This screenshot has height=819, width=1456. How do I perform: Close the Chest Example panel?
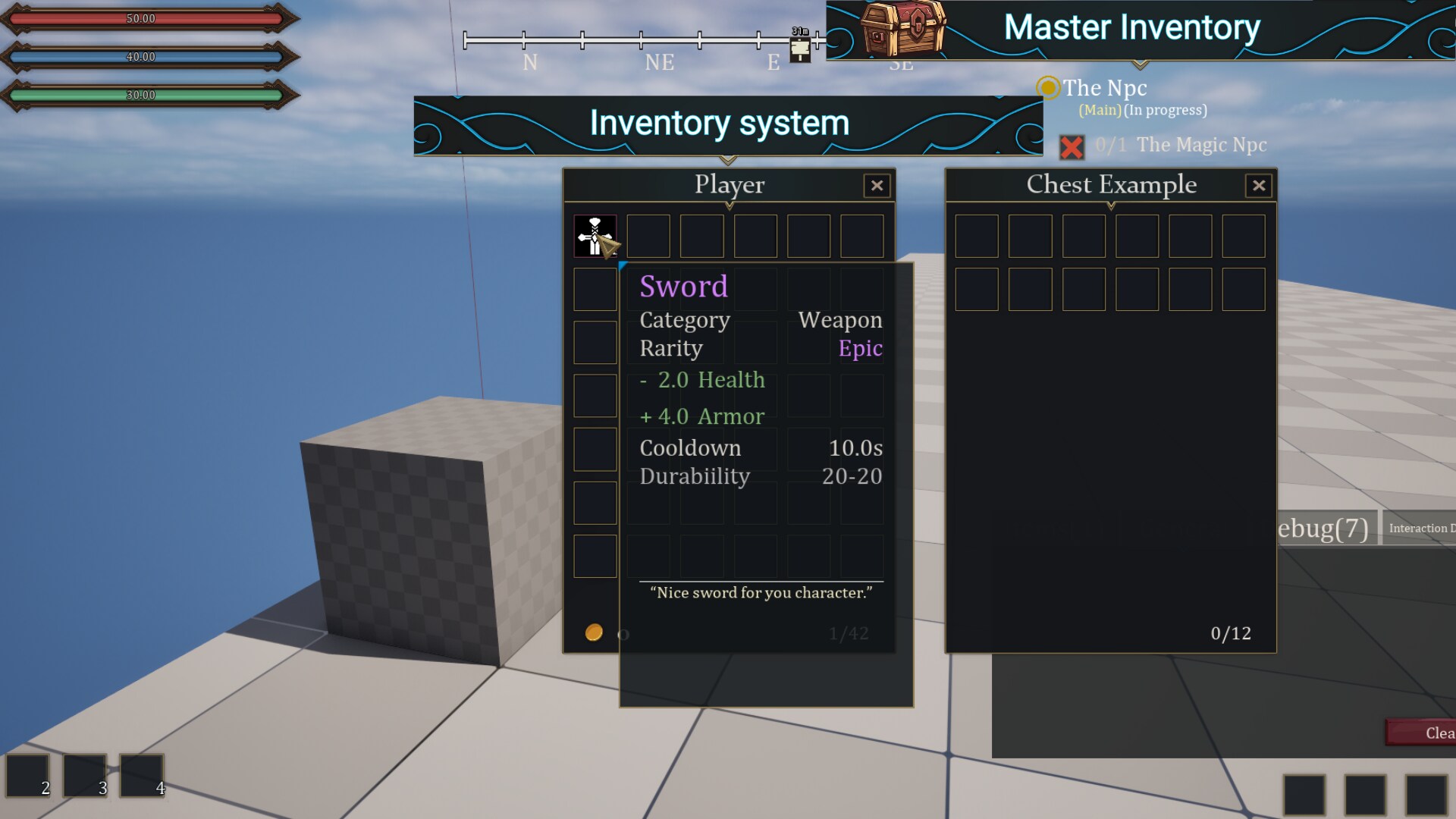[1259, 186]
